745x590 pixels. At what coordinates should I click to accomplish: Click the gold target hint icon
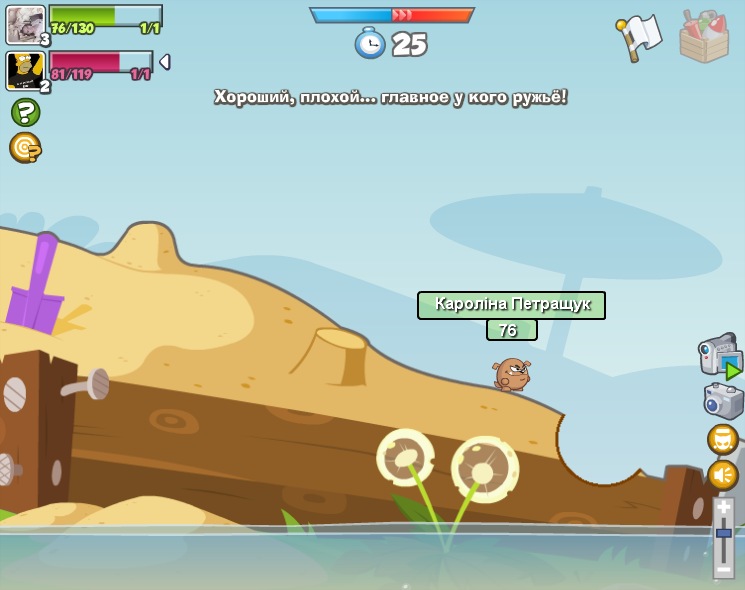click(x=25, y=148)
